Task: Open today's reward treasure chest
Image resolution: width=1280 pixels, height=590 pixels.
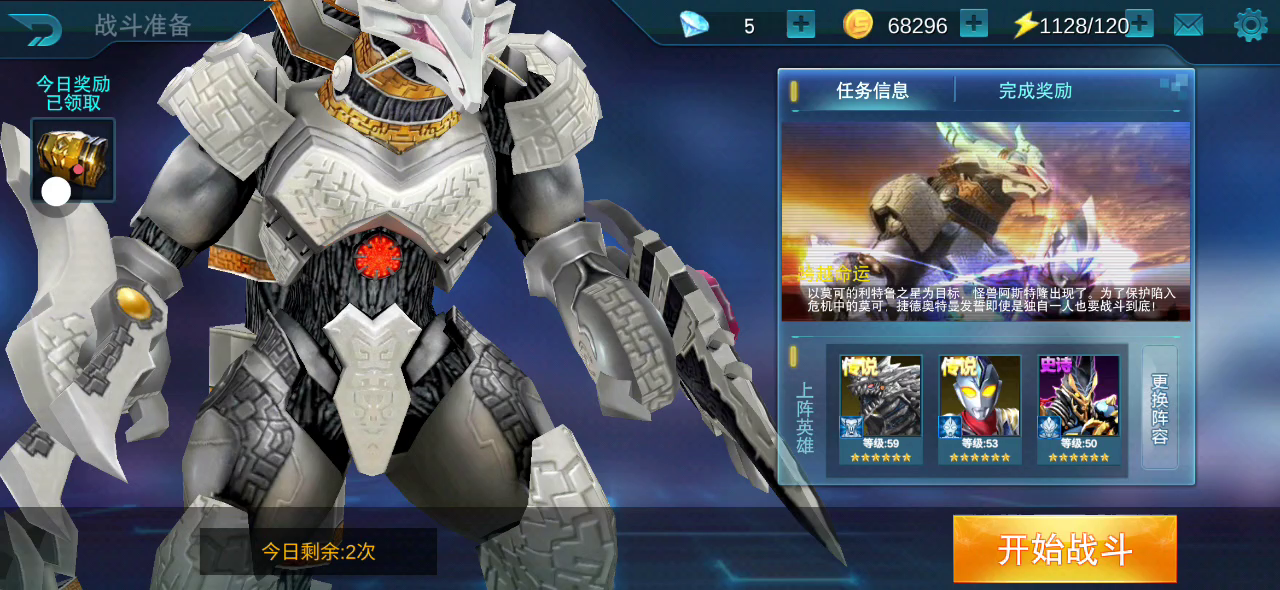Action: pyautogui.click(x=73, y=159)
